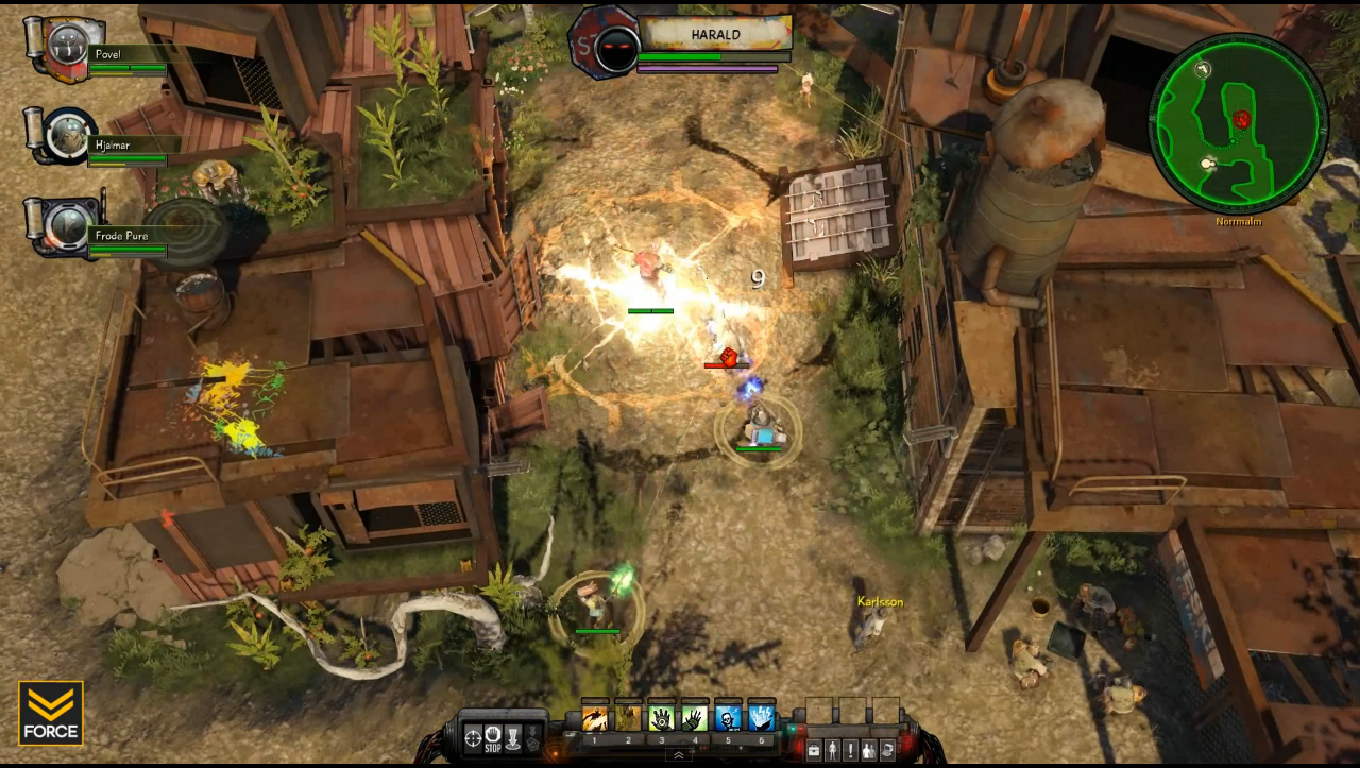
Task: Open the circular green minimap
Action: 1239,123
